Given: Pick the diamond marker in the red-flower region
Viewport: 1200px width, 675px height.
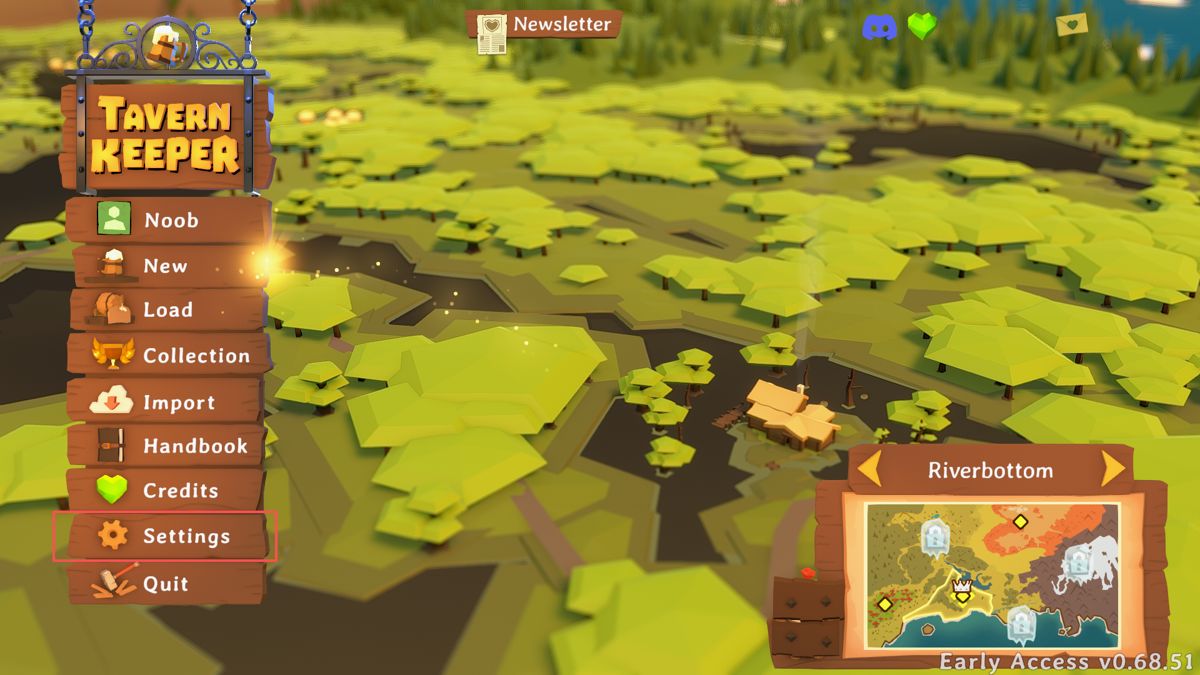Looking at the screenshot, I should (x=884, y=604).
